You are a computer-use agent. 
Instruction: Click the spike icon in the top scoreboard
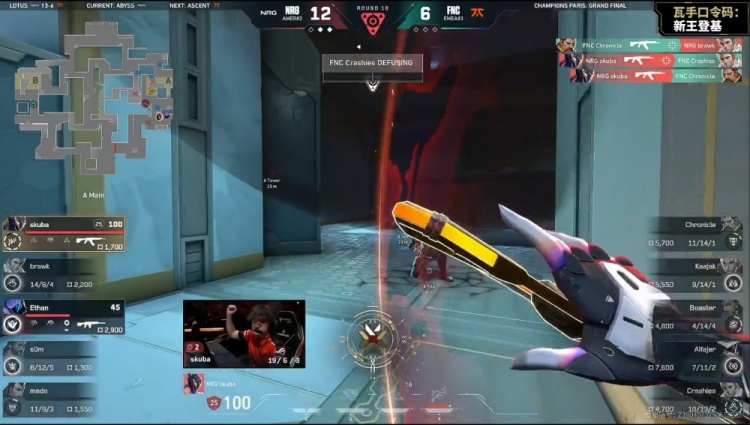coord(372,23)
